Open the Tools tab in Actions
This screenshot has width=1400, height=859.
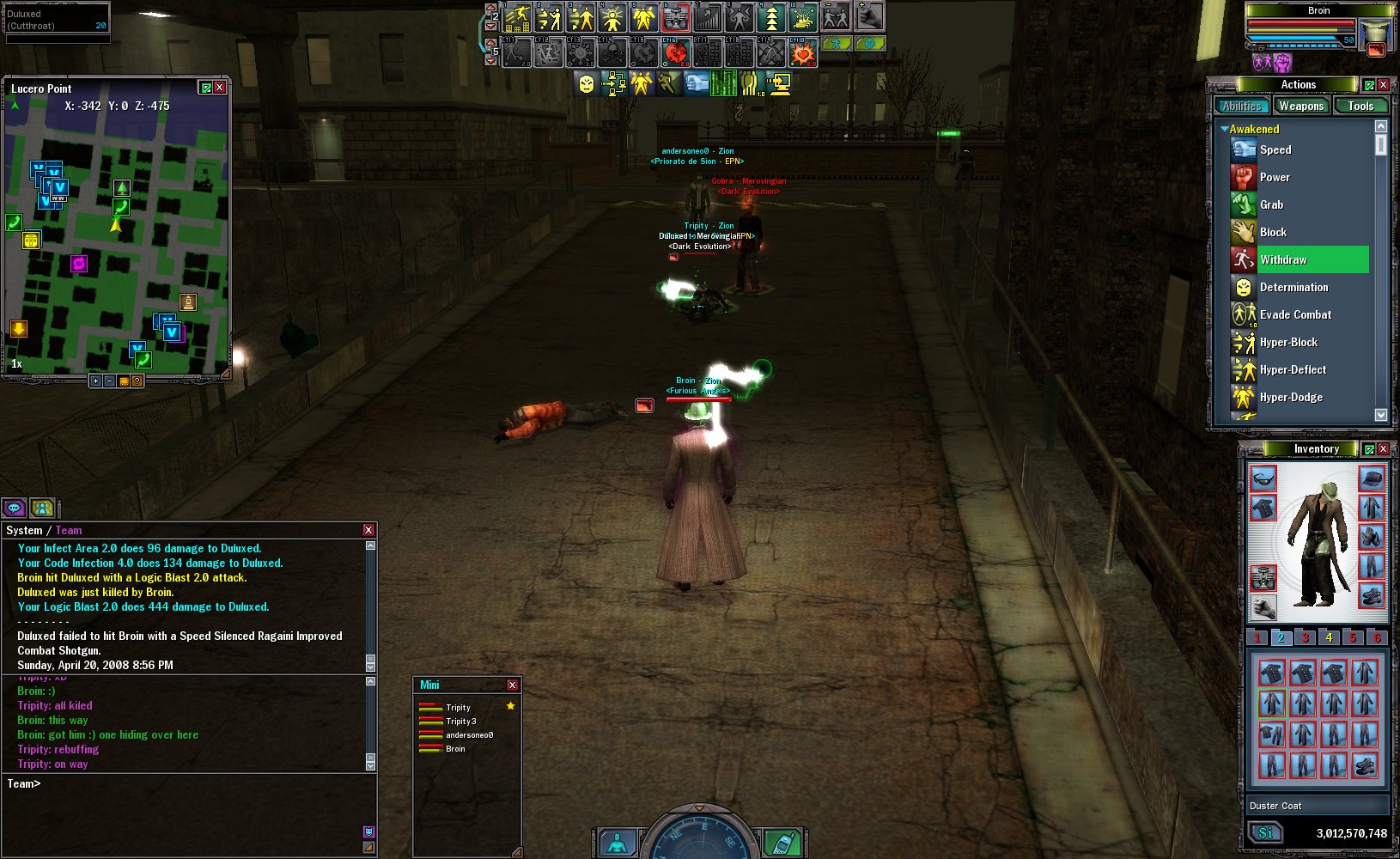pyautogui.click(x=1360, y=107)
